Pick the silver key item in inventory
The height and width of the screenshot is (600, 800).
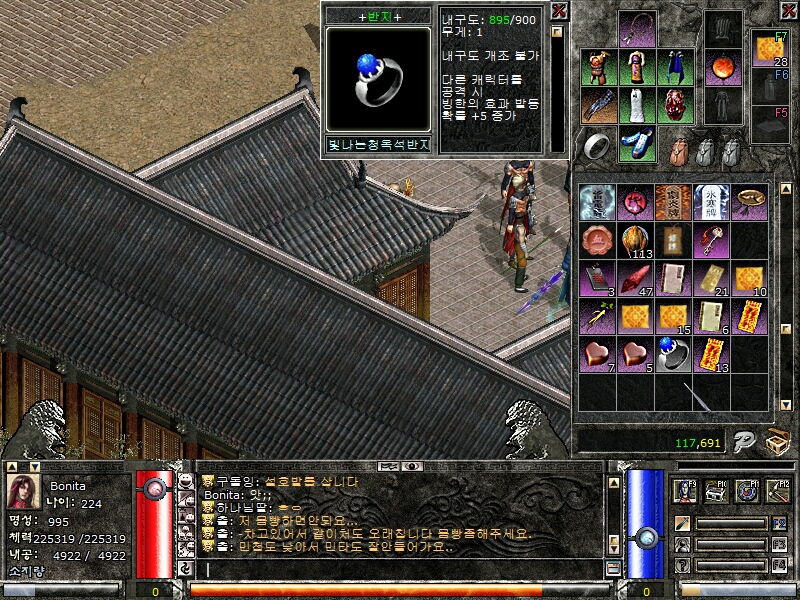click(x=711, y=240)
